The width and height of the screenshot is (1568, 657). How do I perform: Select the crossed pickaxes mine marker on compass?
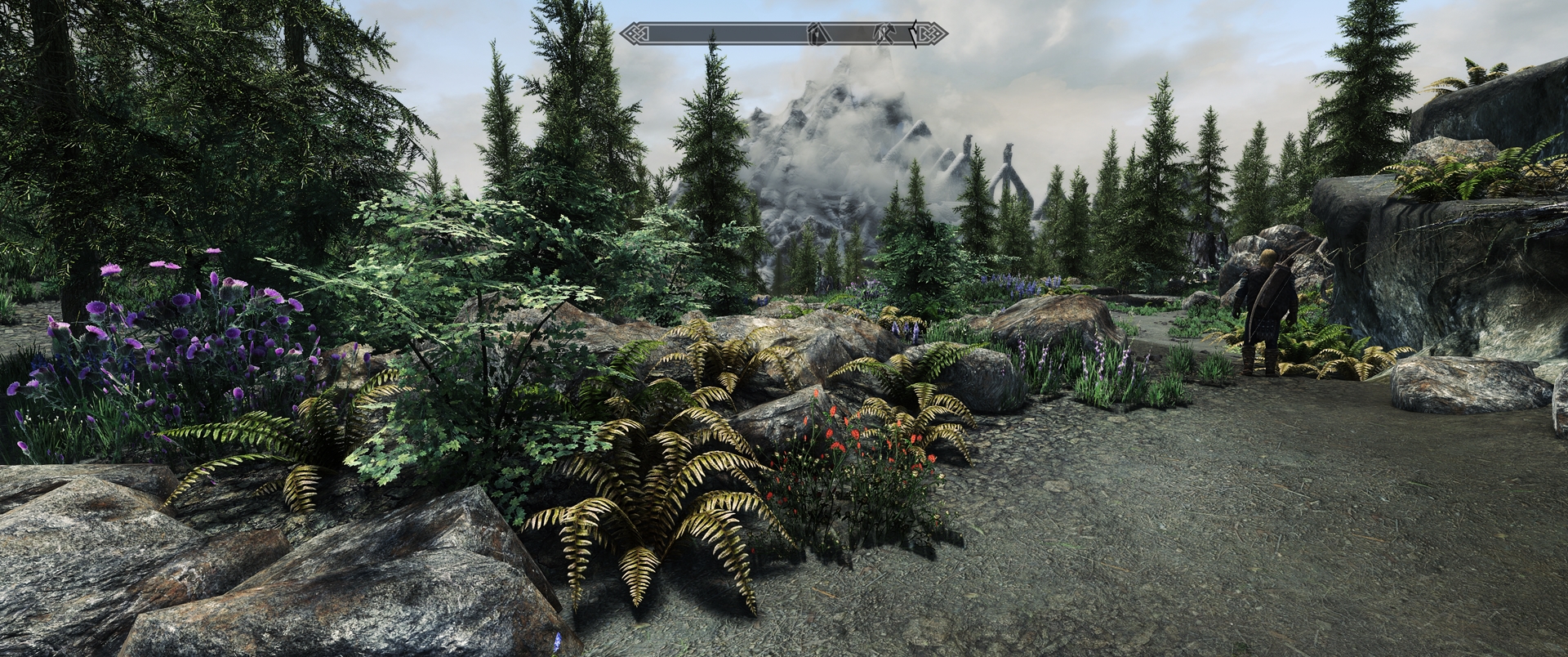[886, 34]
